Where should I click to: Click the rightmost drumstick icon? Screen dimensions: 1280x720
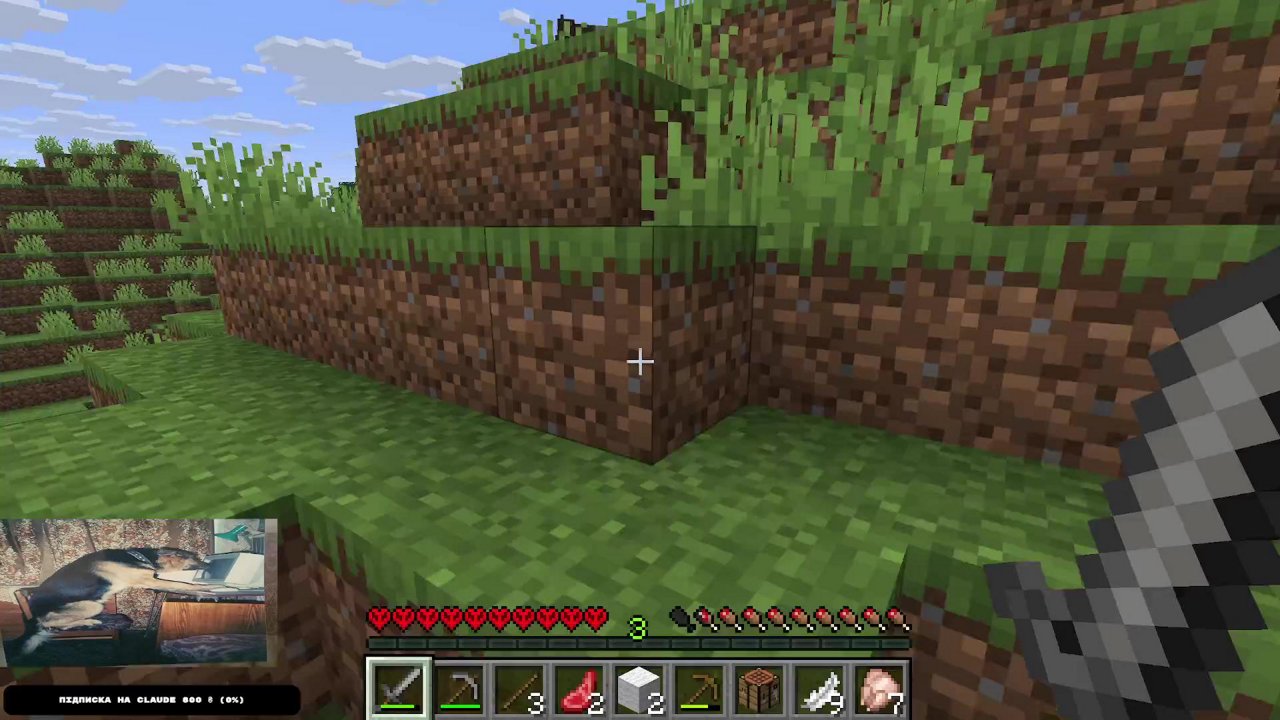click(x=896, y=620)
